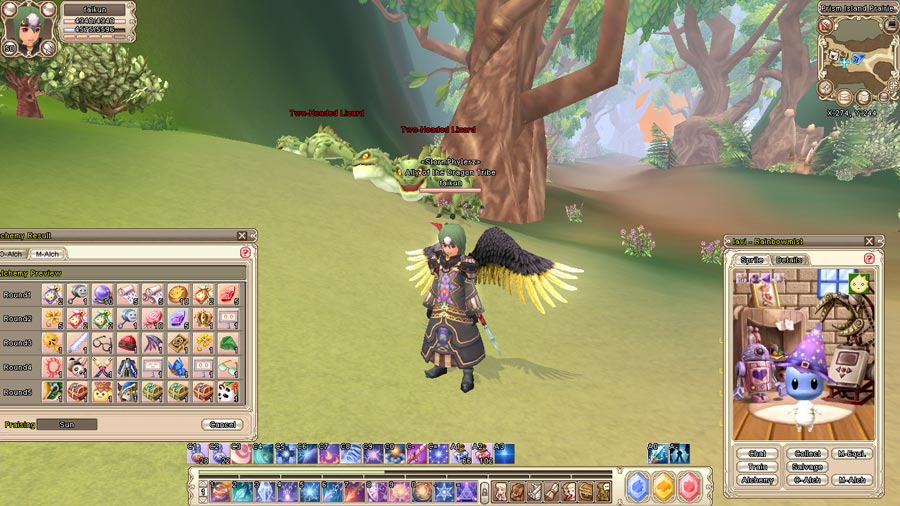Open the sprite M-Equi. menu

pos(852,454)
